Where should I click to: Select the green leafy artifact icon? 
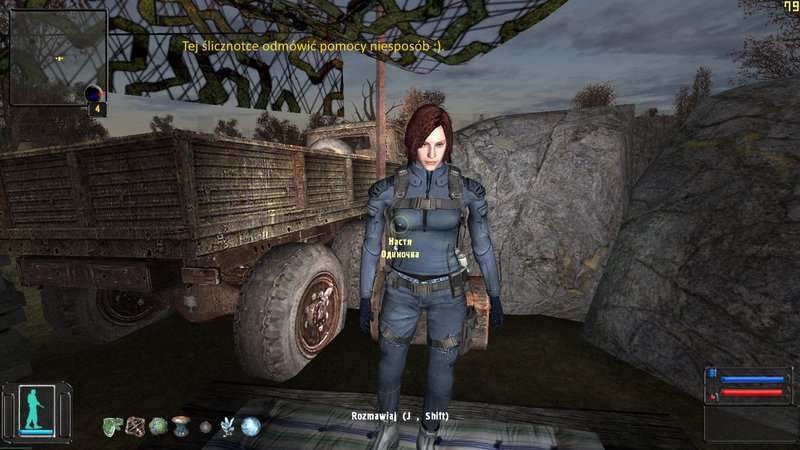[x=111, y=426]
